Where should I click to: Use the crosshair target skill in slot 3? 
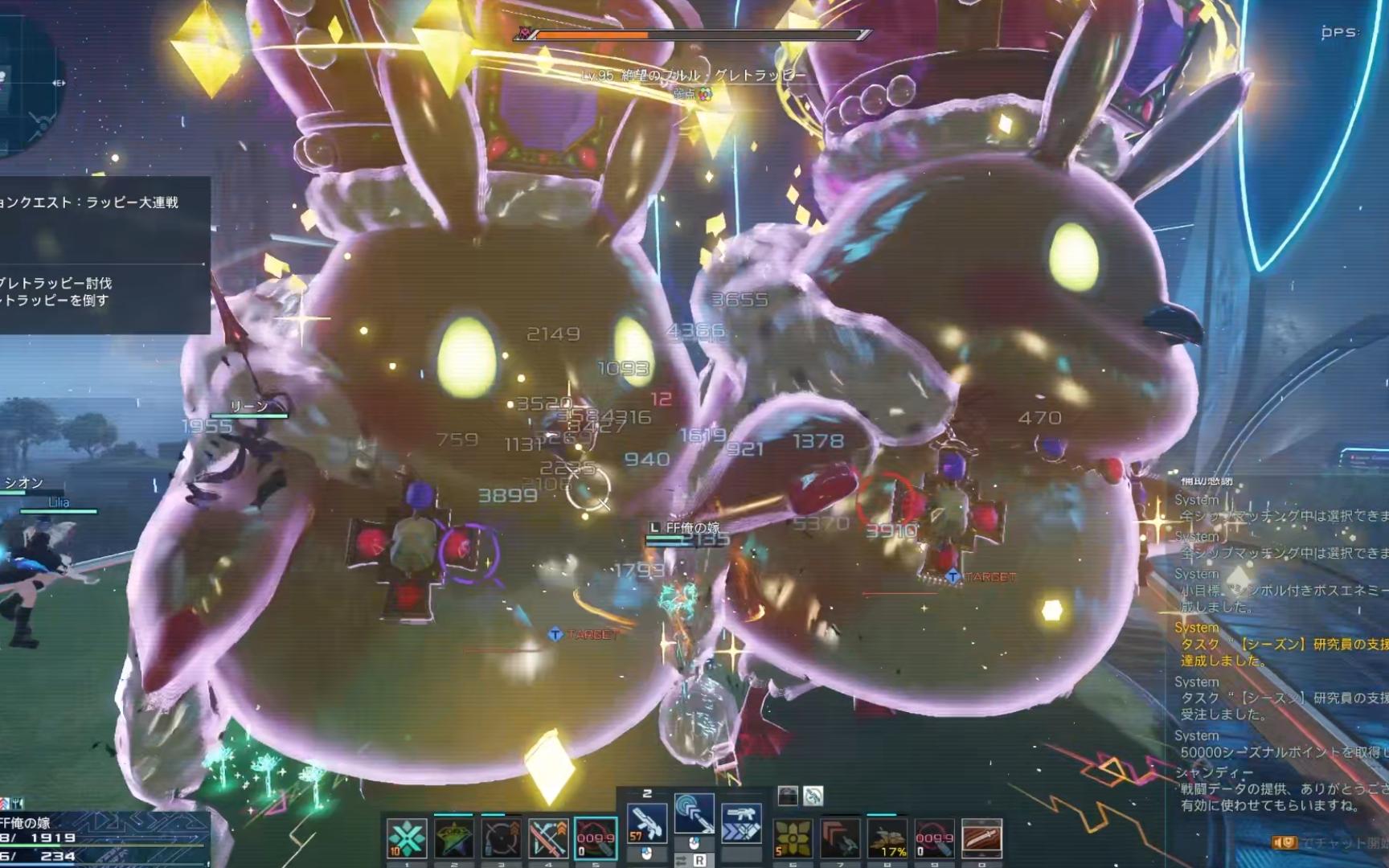coord(501,838)
